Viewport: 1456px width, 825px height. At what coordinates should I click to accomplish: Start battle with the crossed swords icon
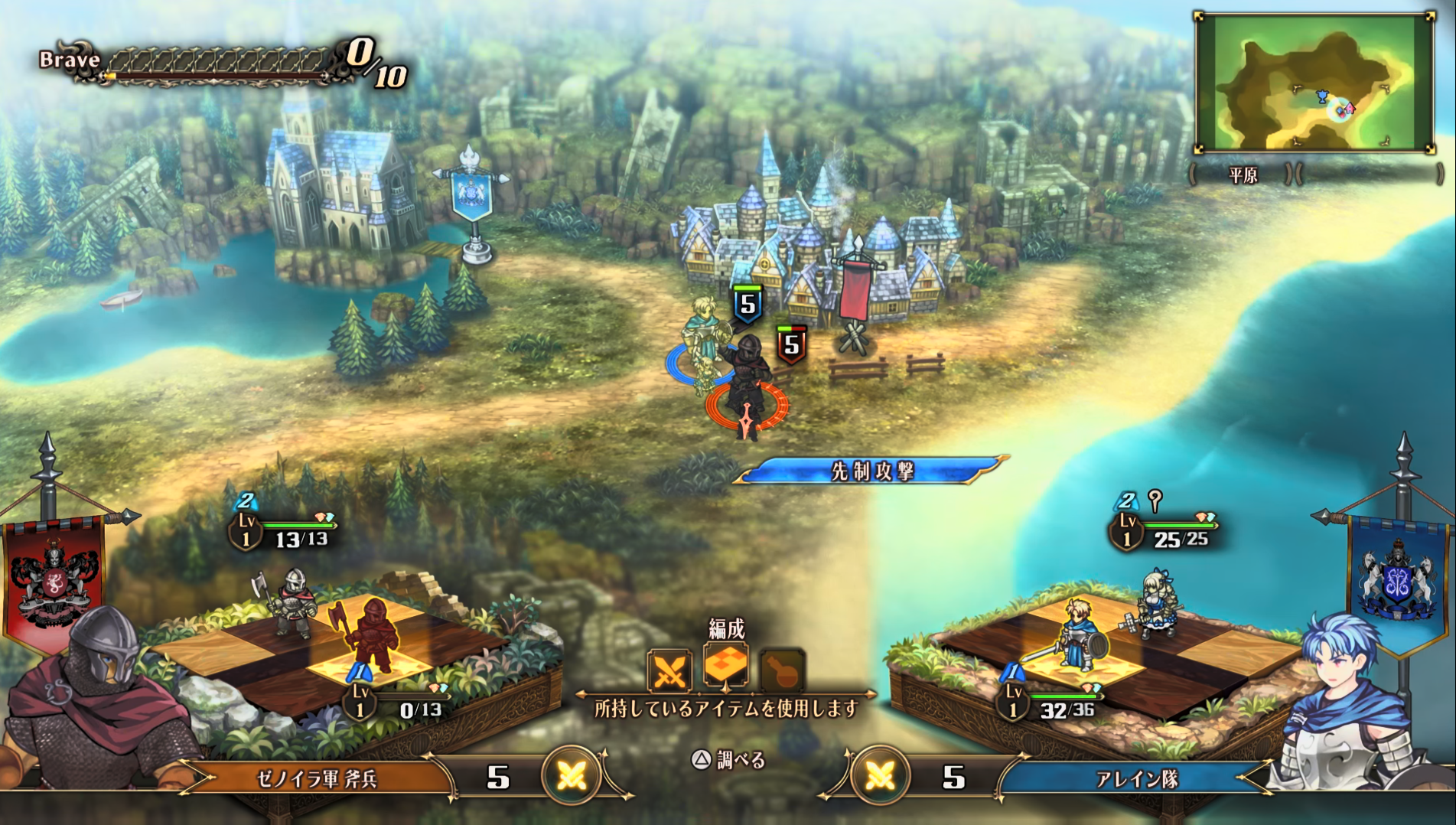tap(669, 671)
